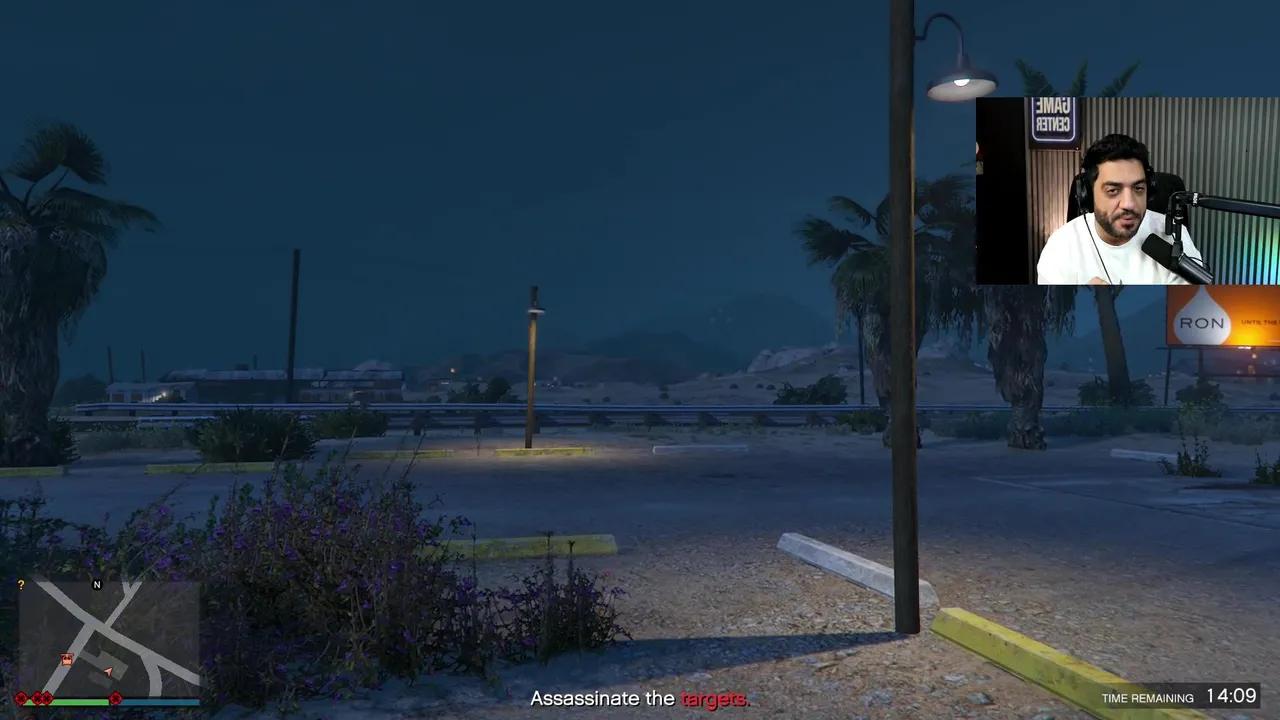The image size is (1280, 720).
Task: Click the red blip above the armor bar
Action: [x=116, y=697]
